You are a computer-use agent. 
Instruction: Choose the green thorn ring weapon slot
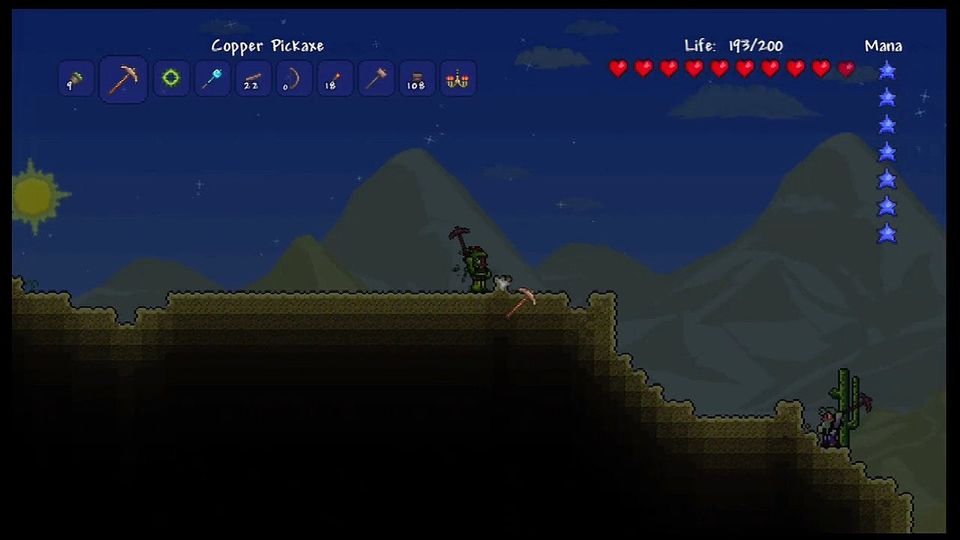[x=172, y=79]
